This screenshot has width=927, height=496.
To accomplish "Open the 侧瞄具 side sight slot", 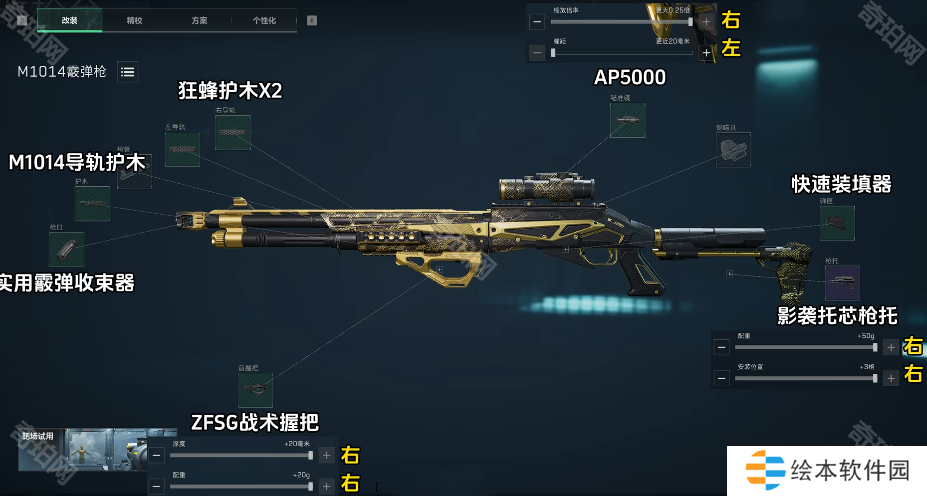I will (x=733, y=150).
